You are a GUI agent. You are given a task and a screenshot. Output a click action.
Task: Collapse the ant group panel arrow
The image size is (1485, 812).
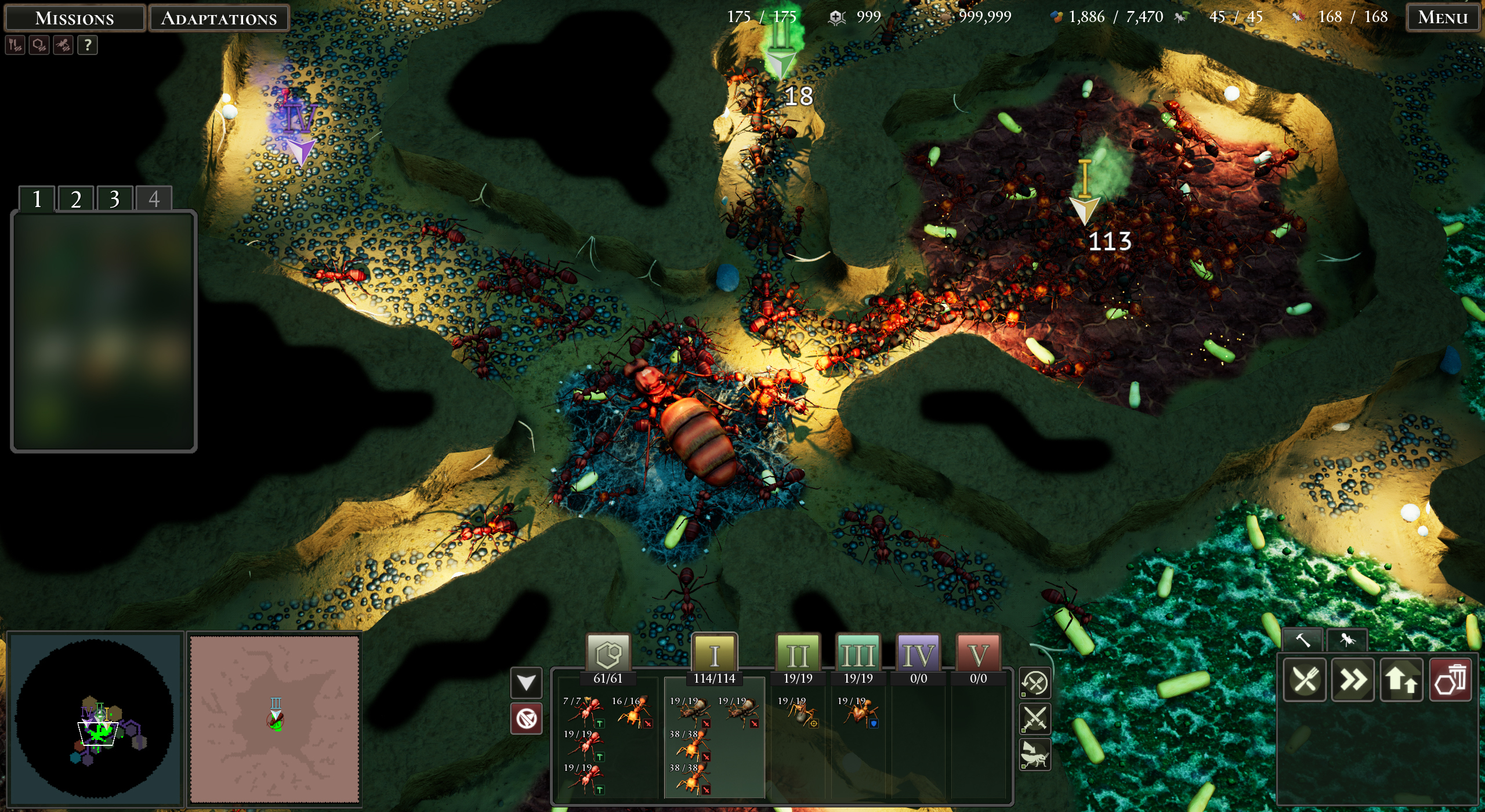click(526, 683)
